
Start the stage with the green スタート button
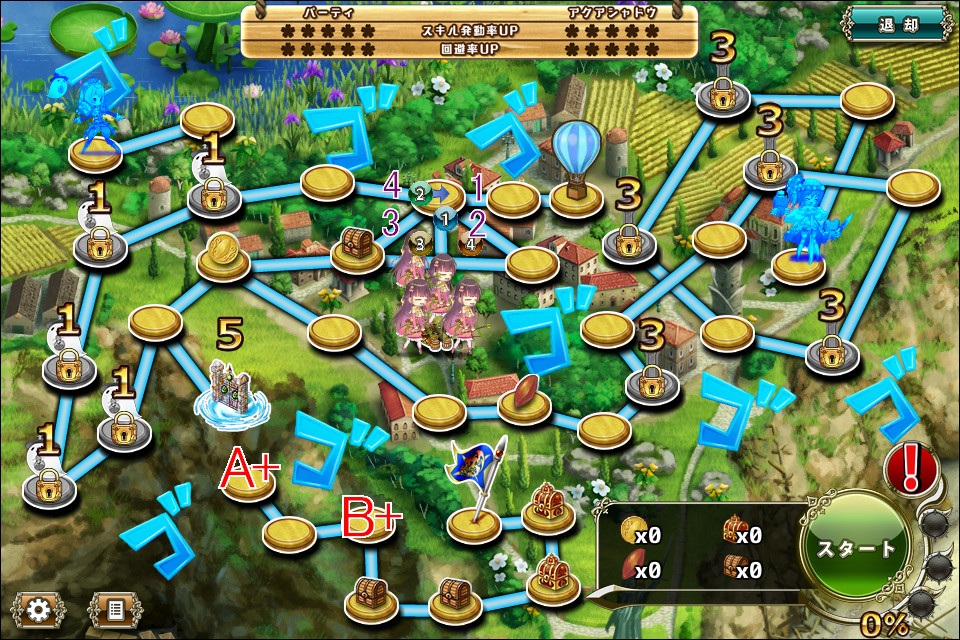click(856, 549)
